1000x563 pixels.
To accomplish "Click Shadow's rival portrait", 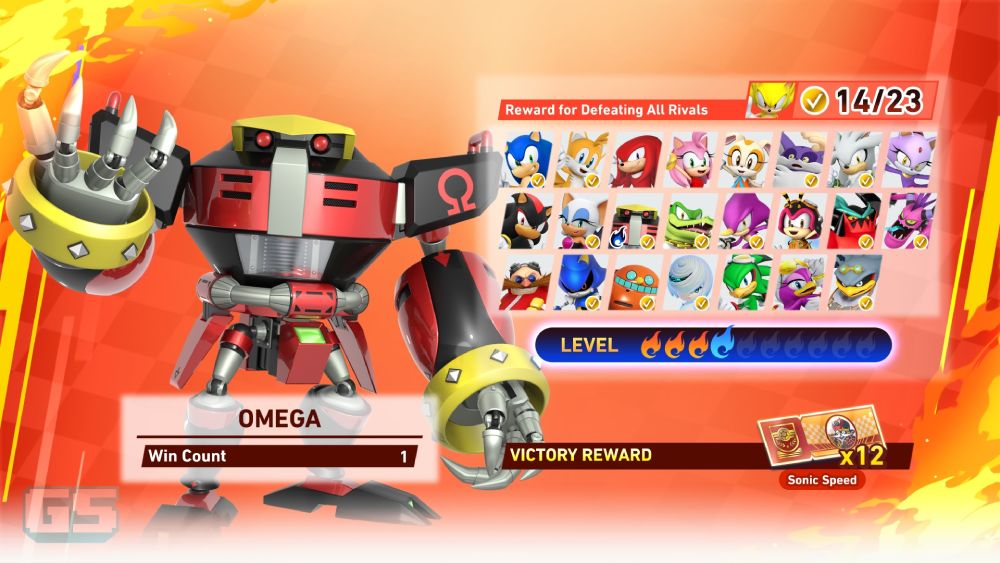I will [526, 221].
